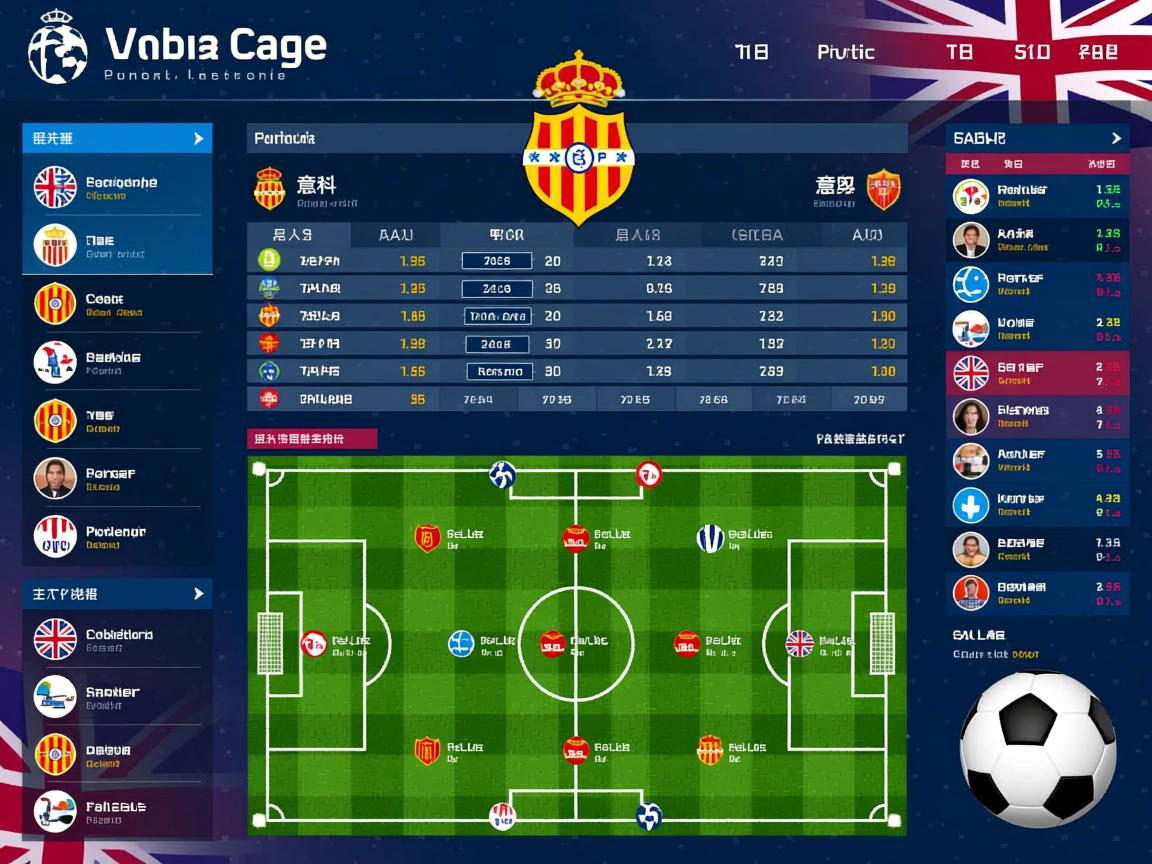Click the boxed Resmo button in the table

[497, 371]
